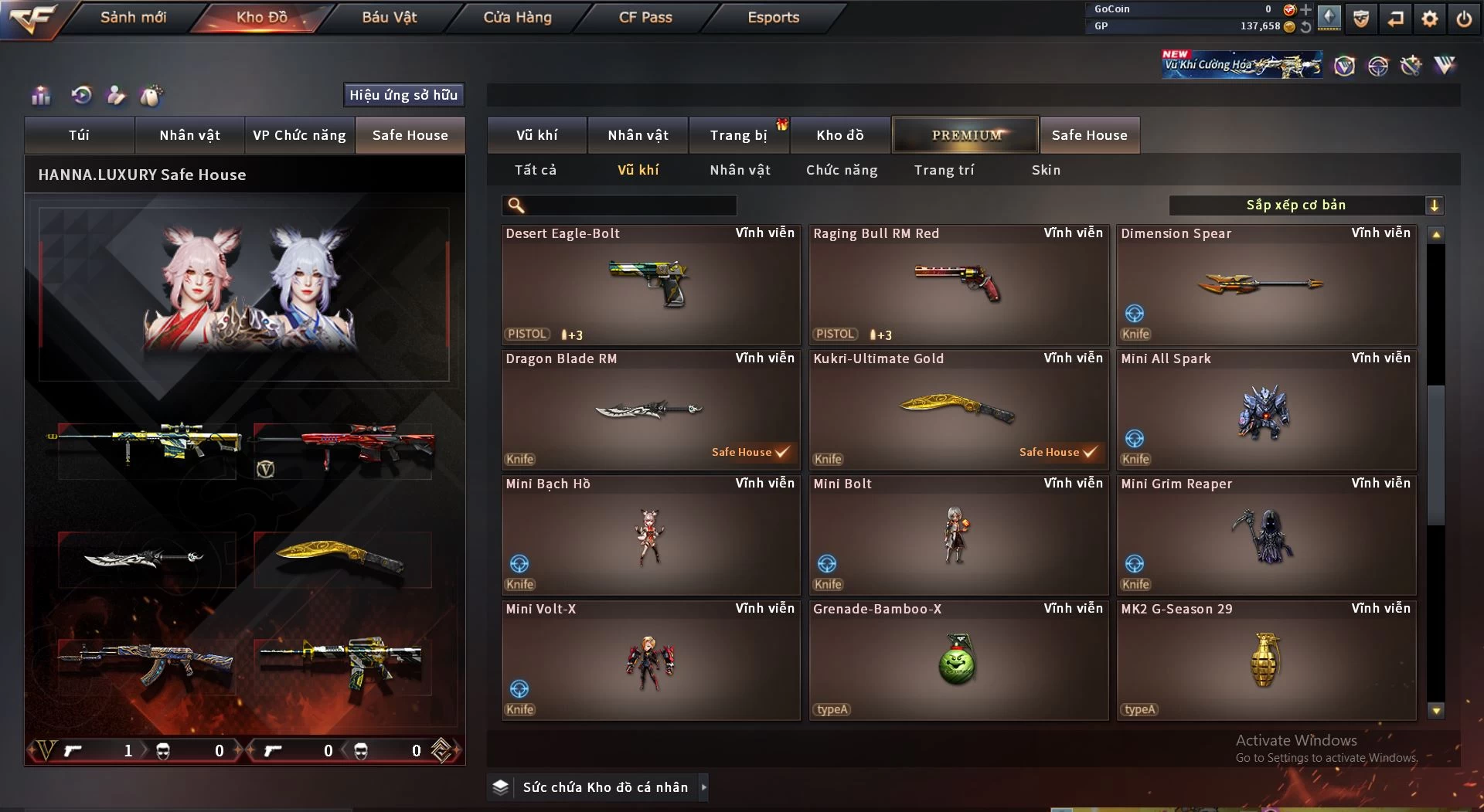Select the Desert Eagle-Bolt pistol
This screenshot has width=1484, height=812.
650,284
